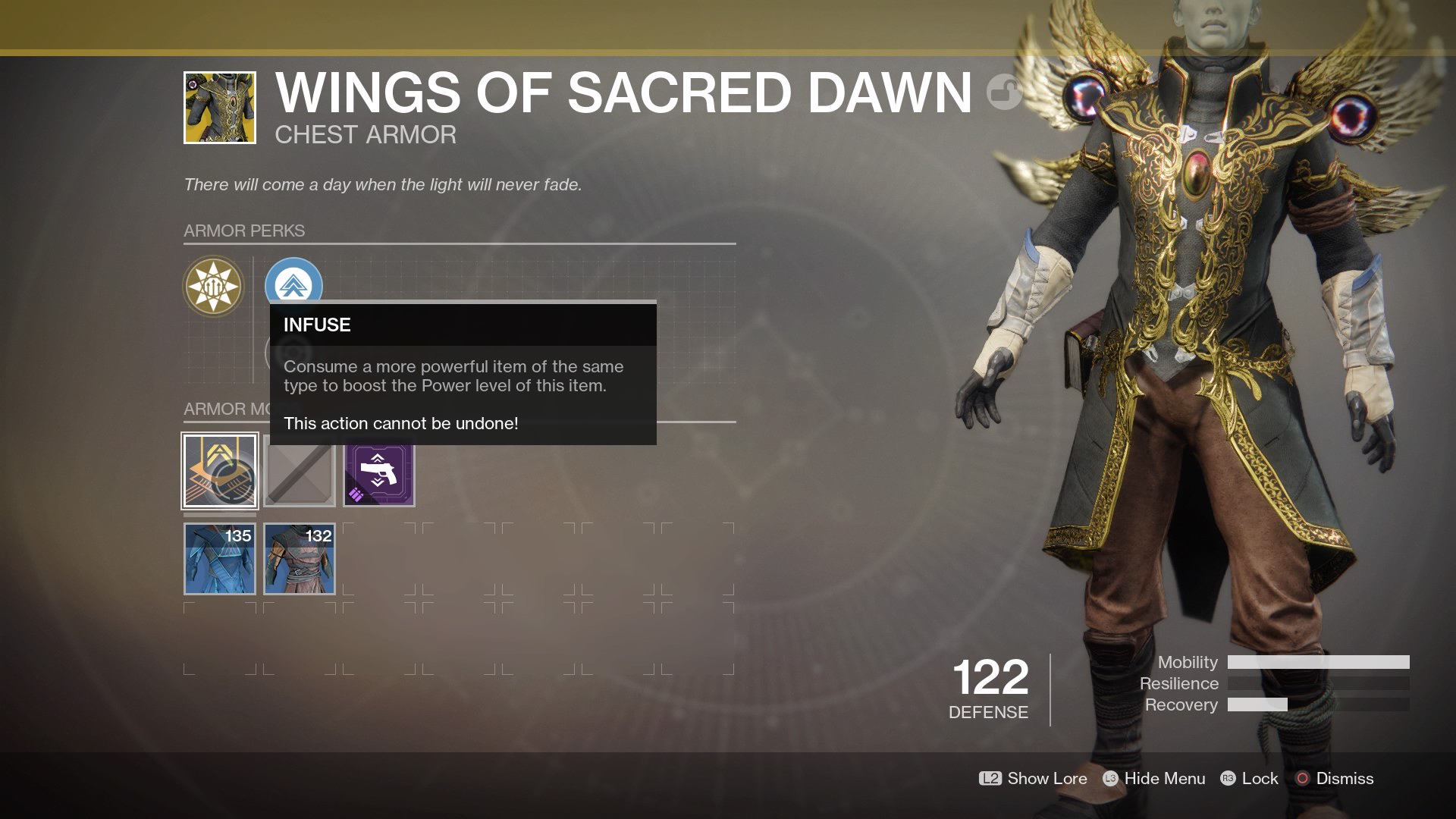
Task: Pick the 132 power chest armor for infusion
Action: [x=300, y=559]
